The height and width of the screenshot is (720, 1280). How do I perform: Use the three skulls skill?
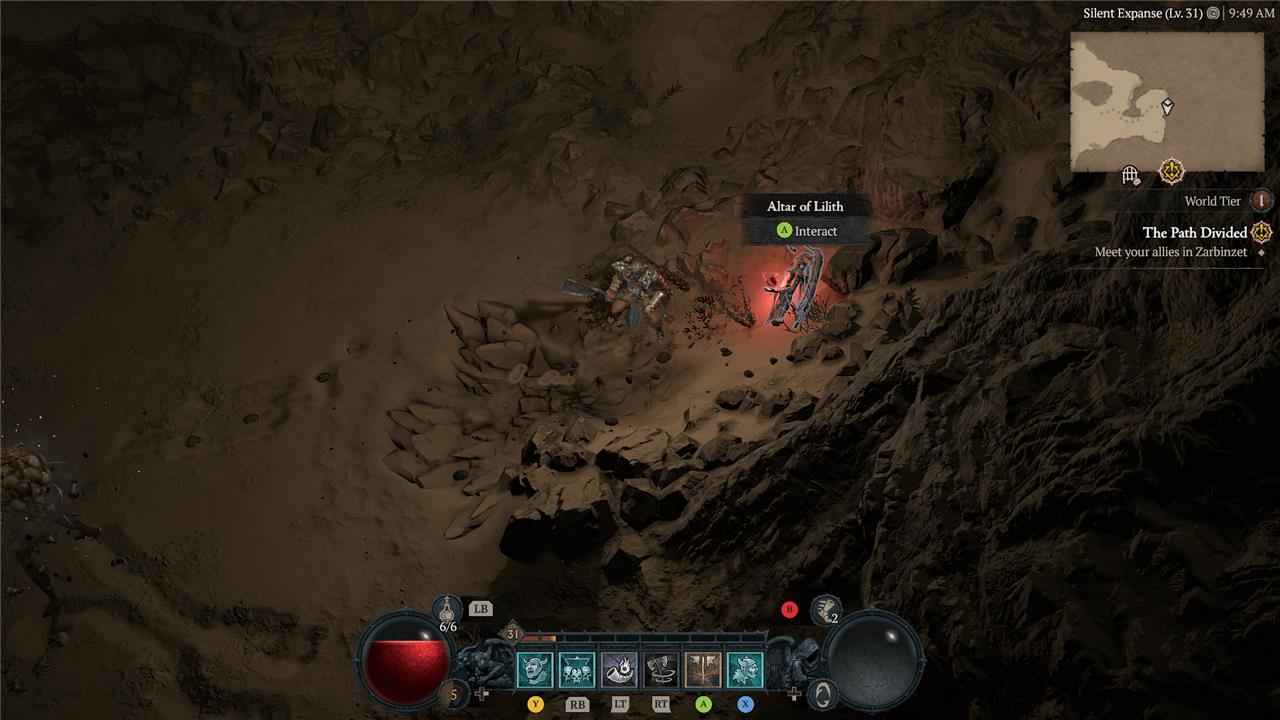point(577,670)
